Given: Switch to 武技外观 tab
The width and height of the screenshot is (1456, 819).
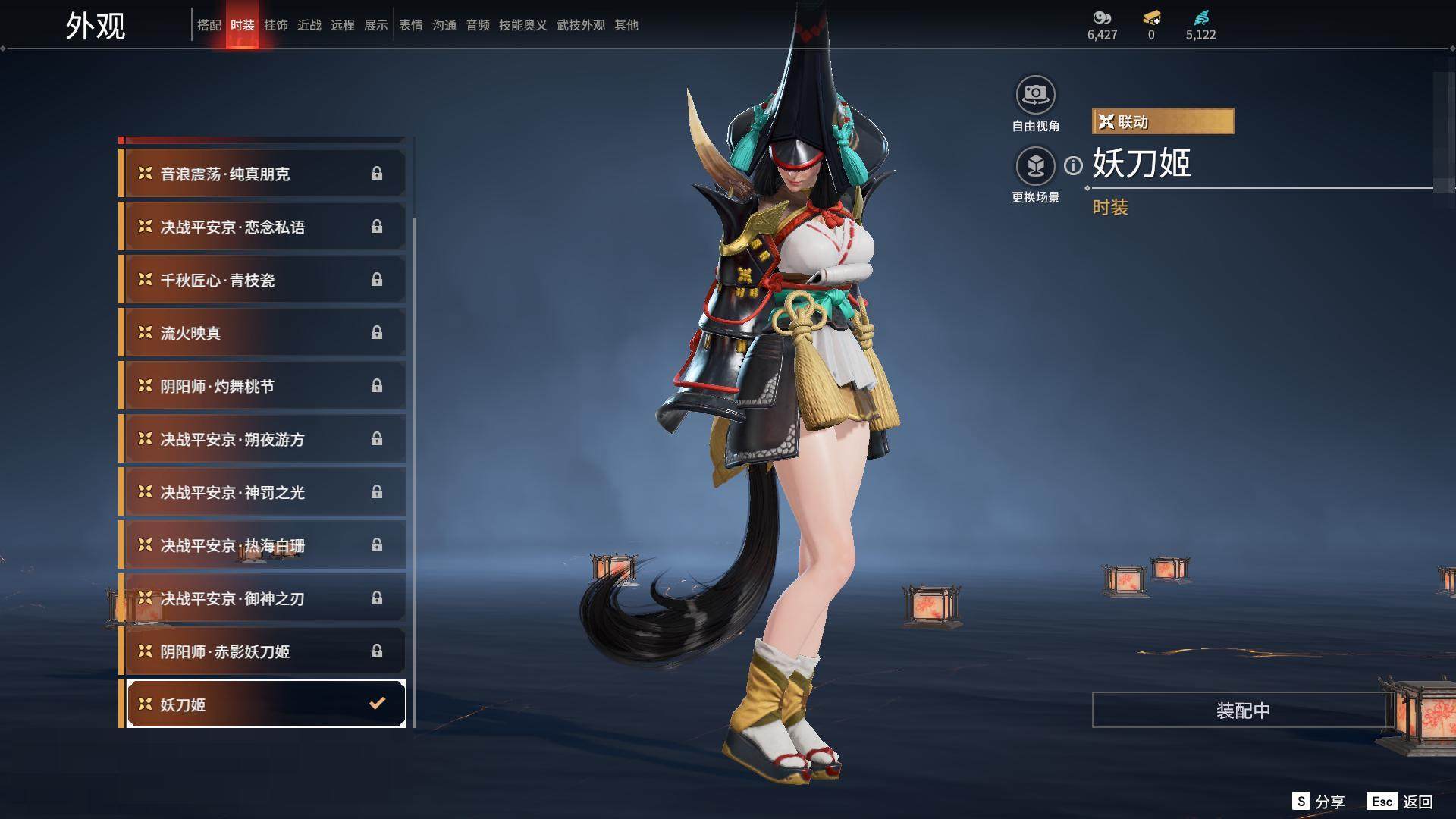Looking at the screenshot, I should tap(580, 25).
